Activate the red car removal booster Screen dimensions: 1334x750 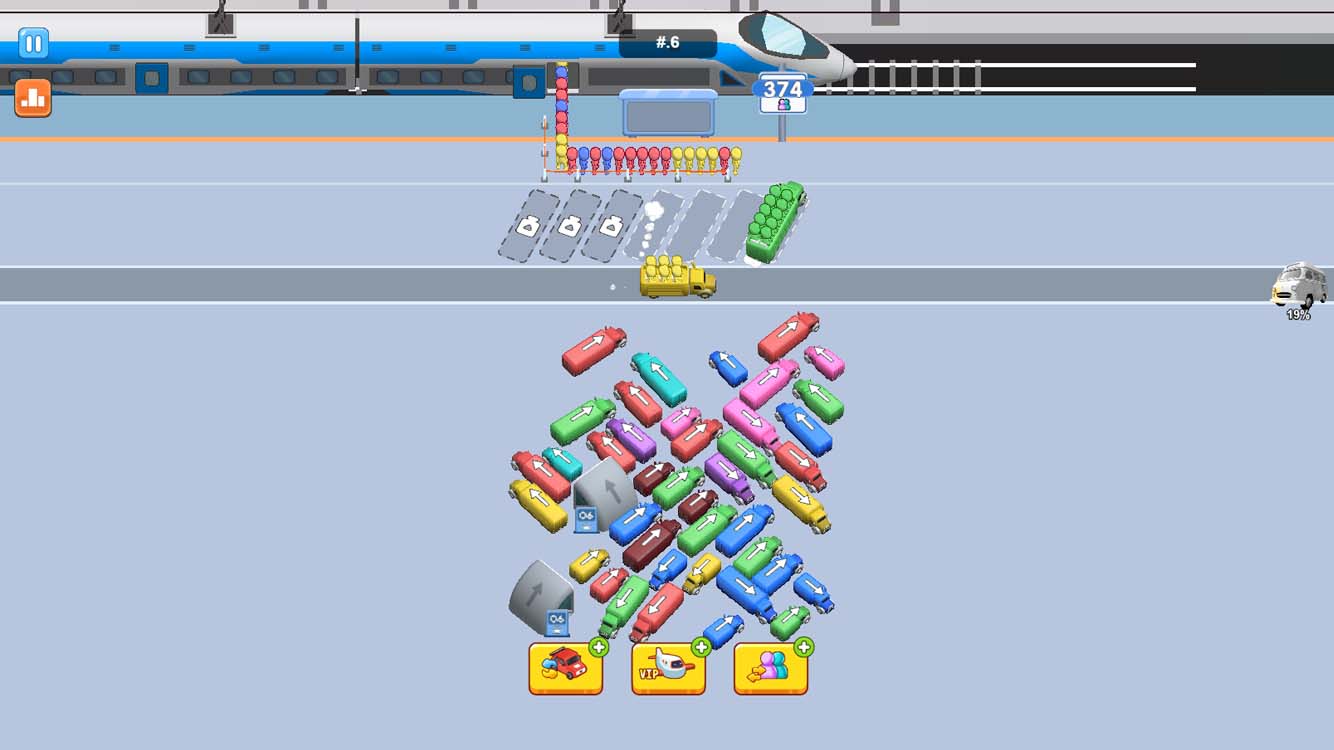[x=565, y=668]
